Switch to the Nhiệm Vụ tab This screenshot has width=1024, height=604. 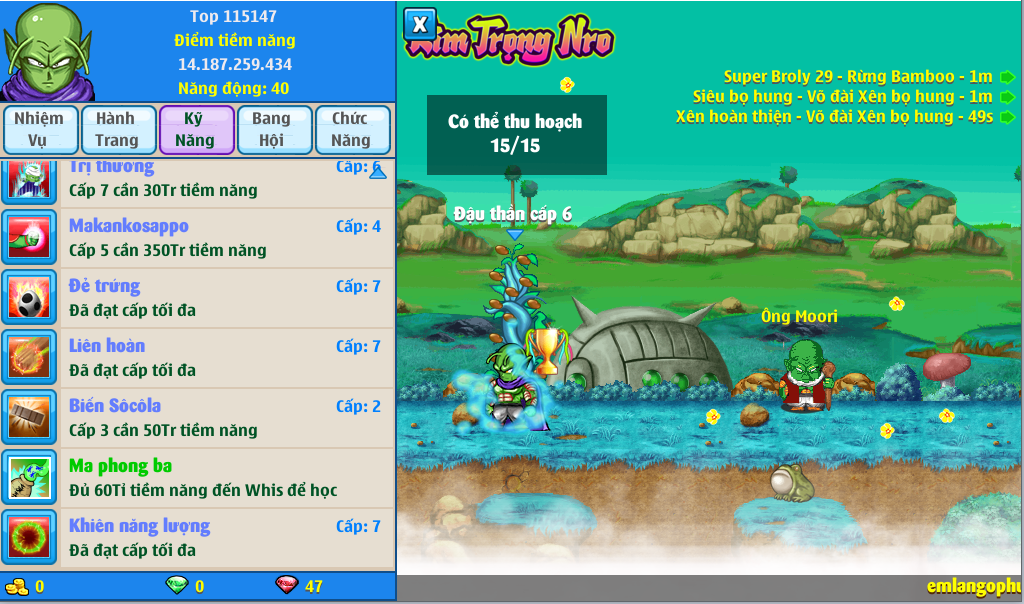[x=39, y=130]
